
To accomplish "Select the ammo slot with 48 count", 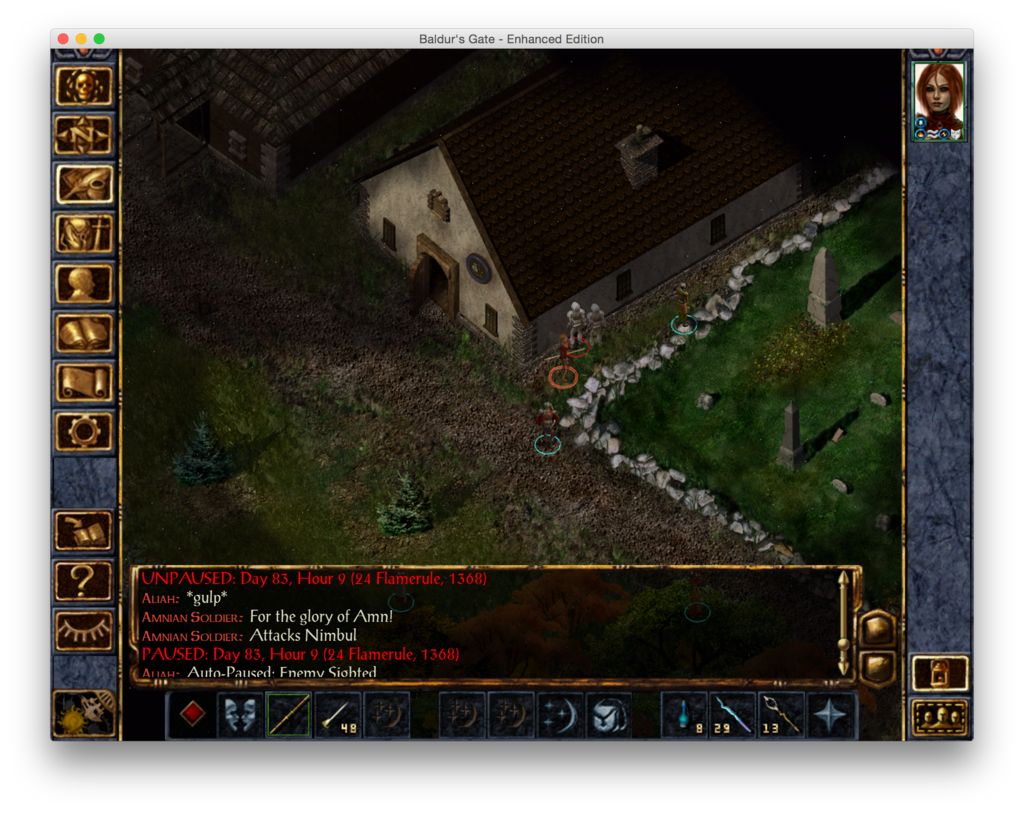I will pyautogui.click(x=337, y=714).
